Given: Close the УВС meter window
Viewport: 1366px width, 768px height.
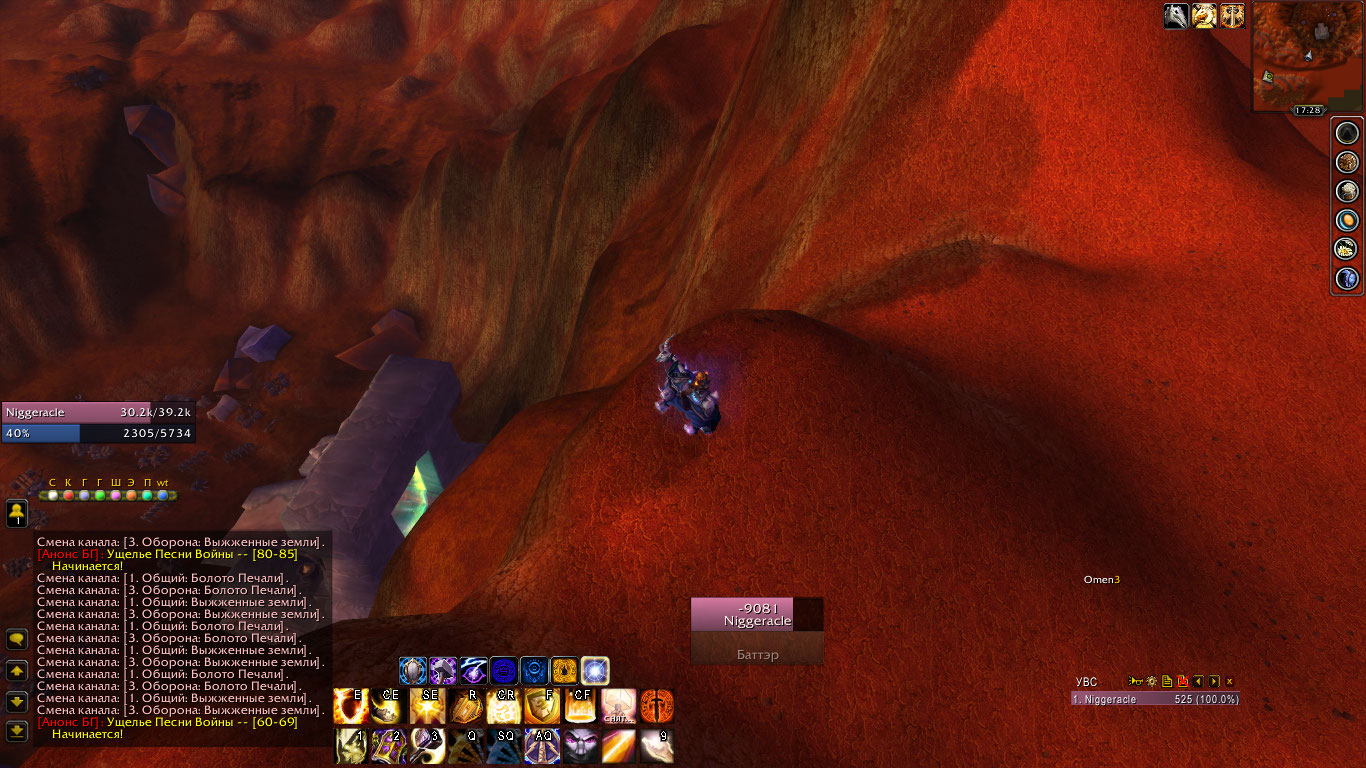Looking at the screenshot, I should point(1230,682).
